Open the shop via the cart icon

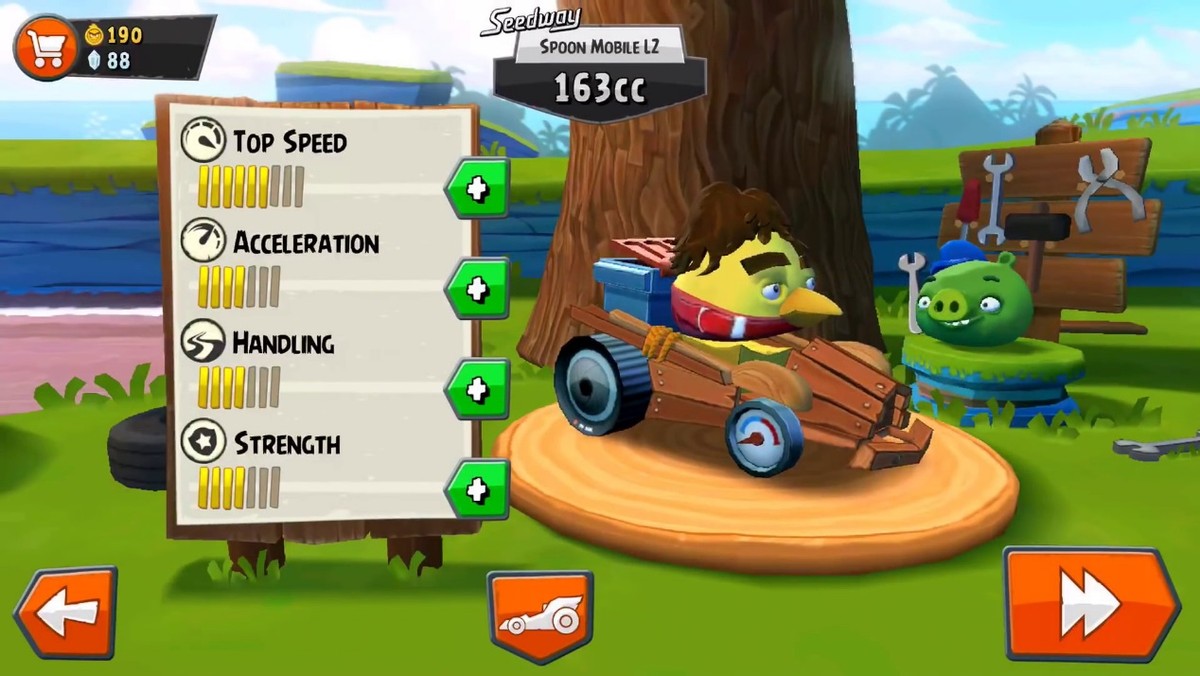tap(44, 47)
